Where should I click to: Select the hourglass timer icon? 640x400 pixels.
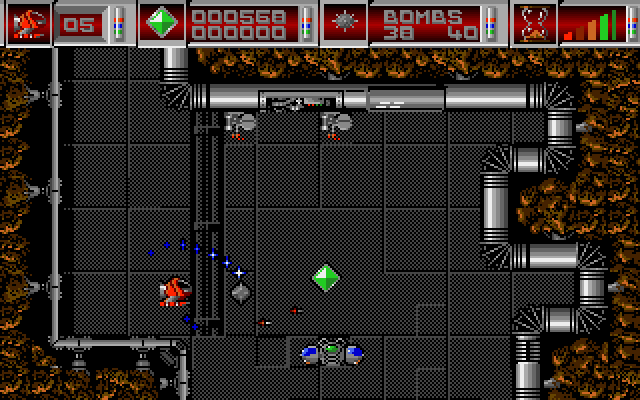tap(535, 23)
